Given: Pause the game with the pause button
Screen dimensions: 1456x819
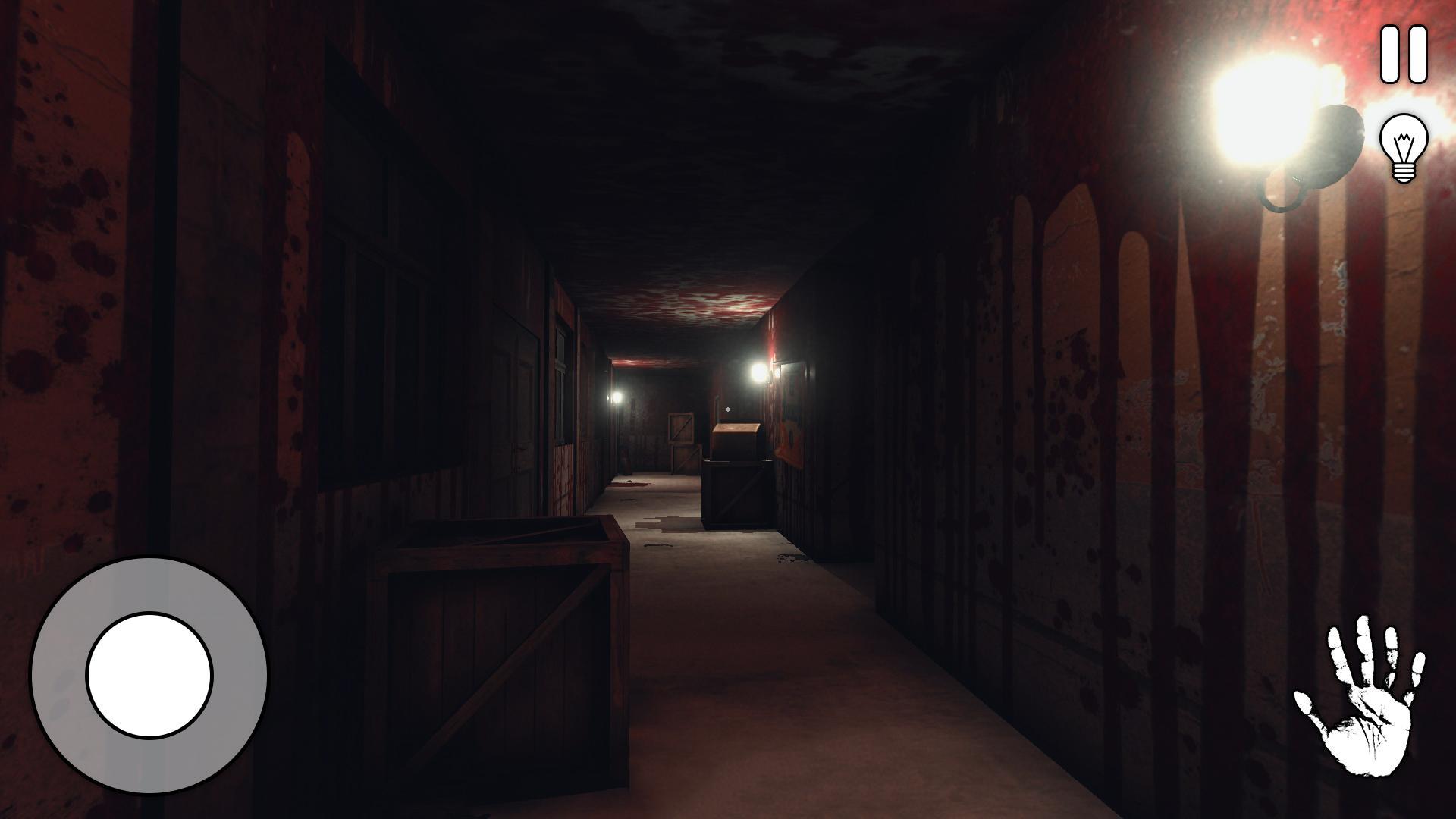Looking at the screenshot, I should pyautogui.click(x=1404, y=55).
